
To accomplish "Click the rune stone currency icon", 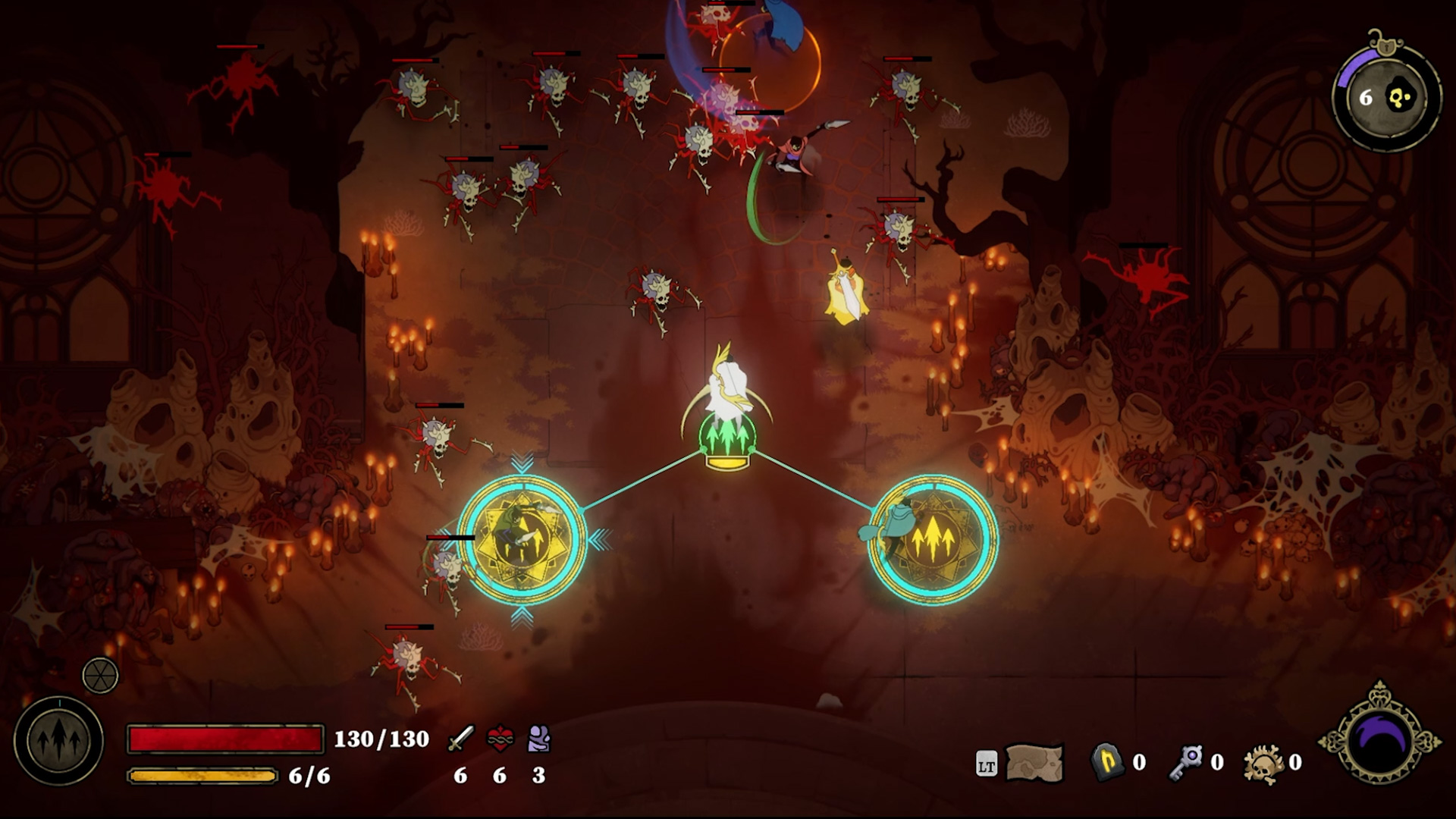I will 1106,762.
